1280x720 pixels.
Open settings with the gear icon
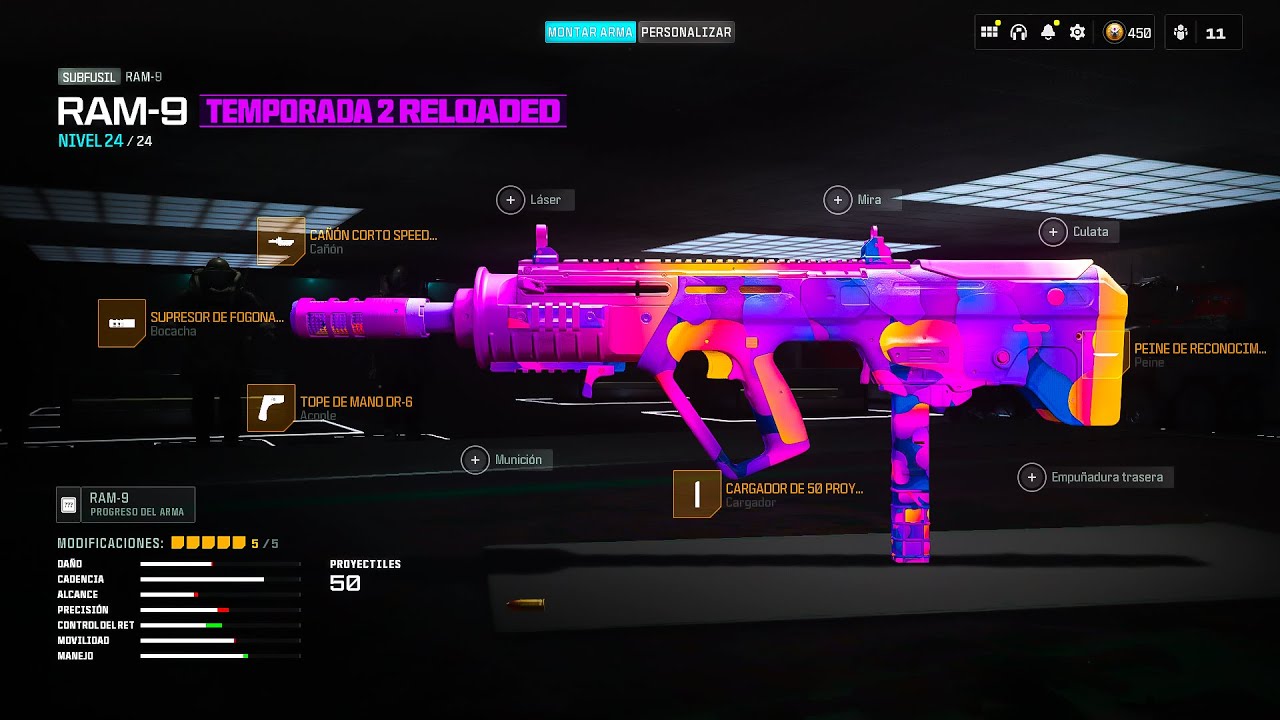click(x=1077, y=32)
